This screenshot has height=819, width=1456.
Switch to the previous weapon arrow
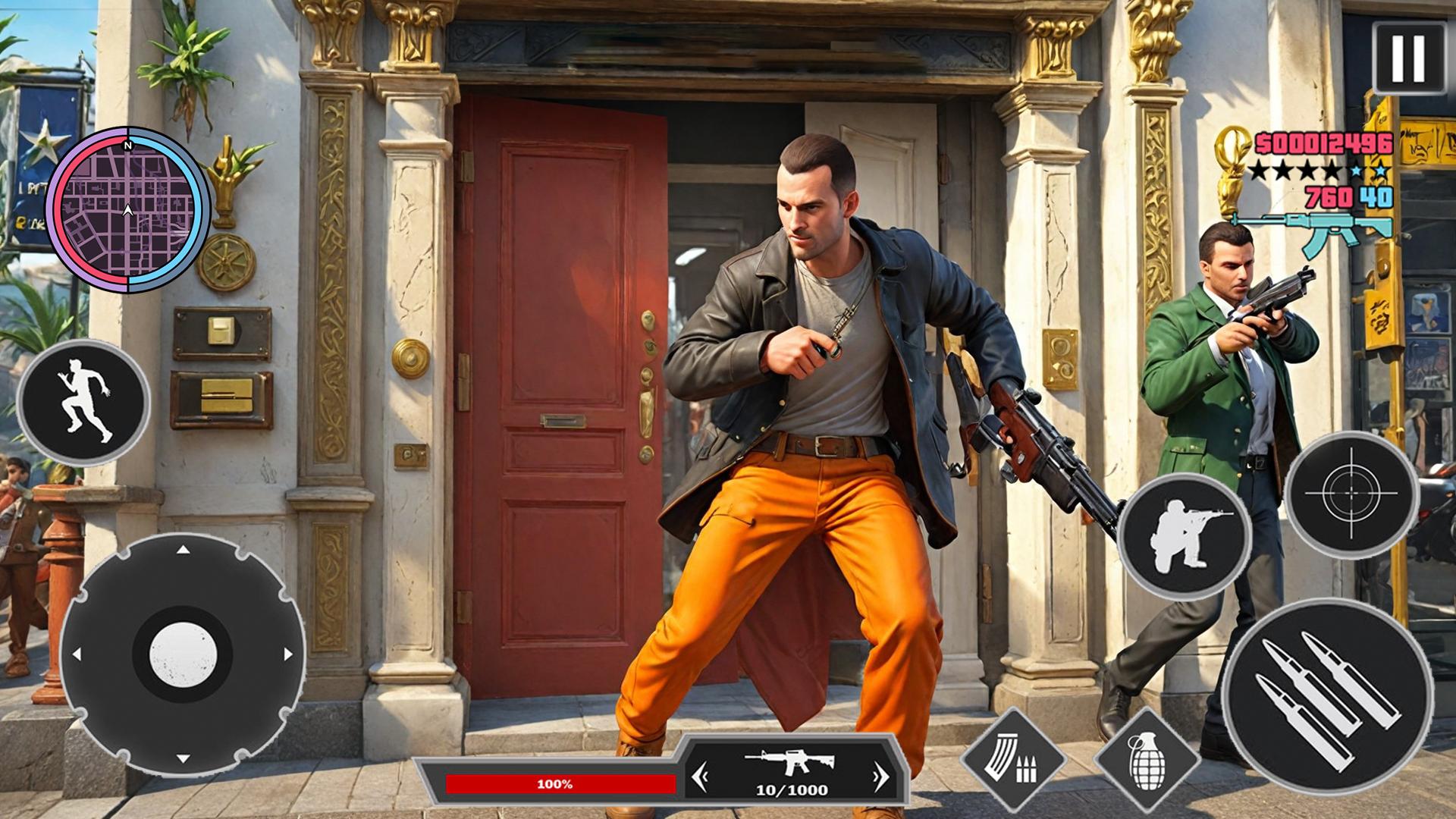pyautogui.click(x=700, y=777)
